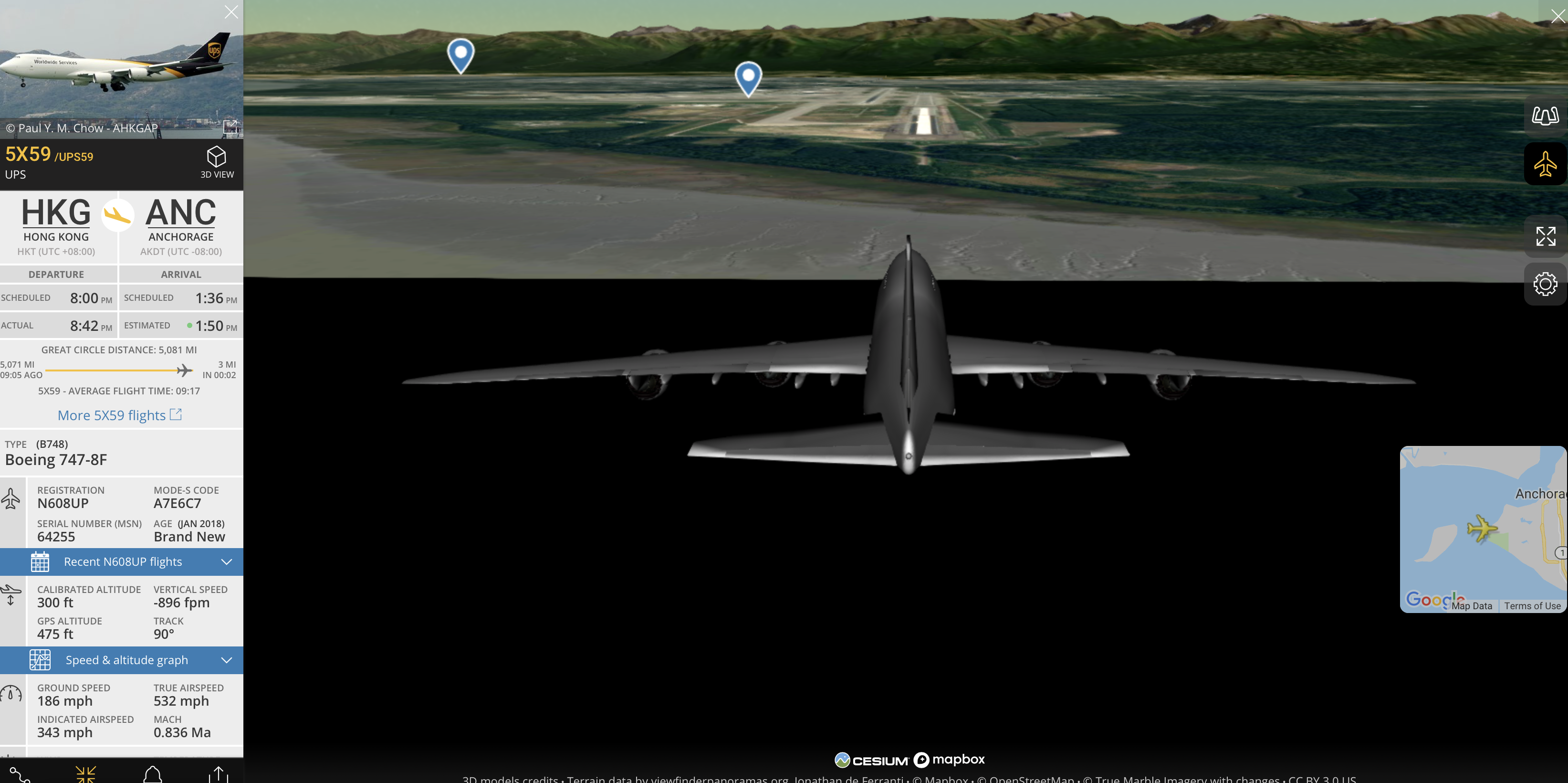Switch to cockpit yoke view

click(x=1545, y=116)
